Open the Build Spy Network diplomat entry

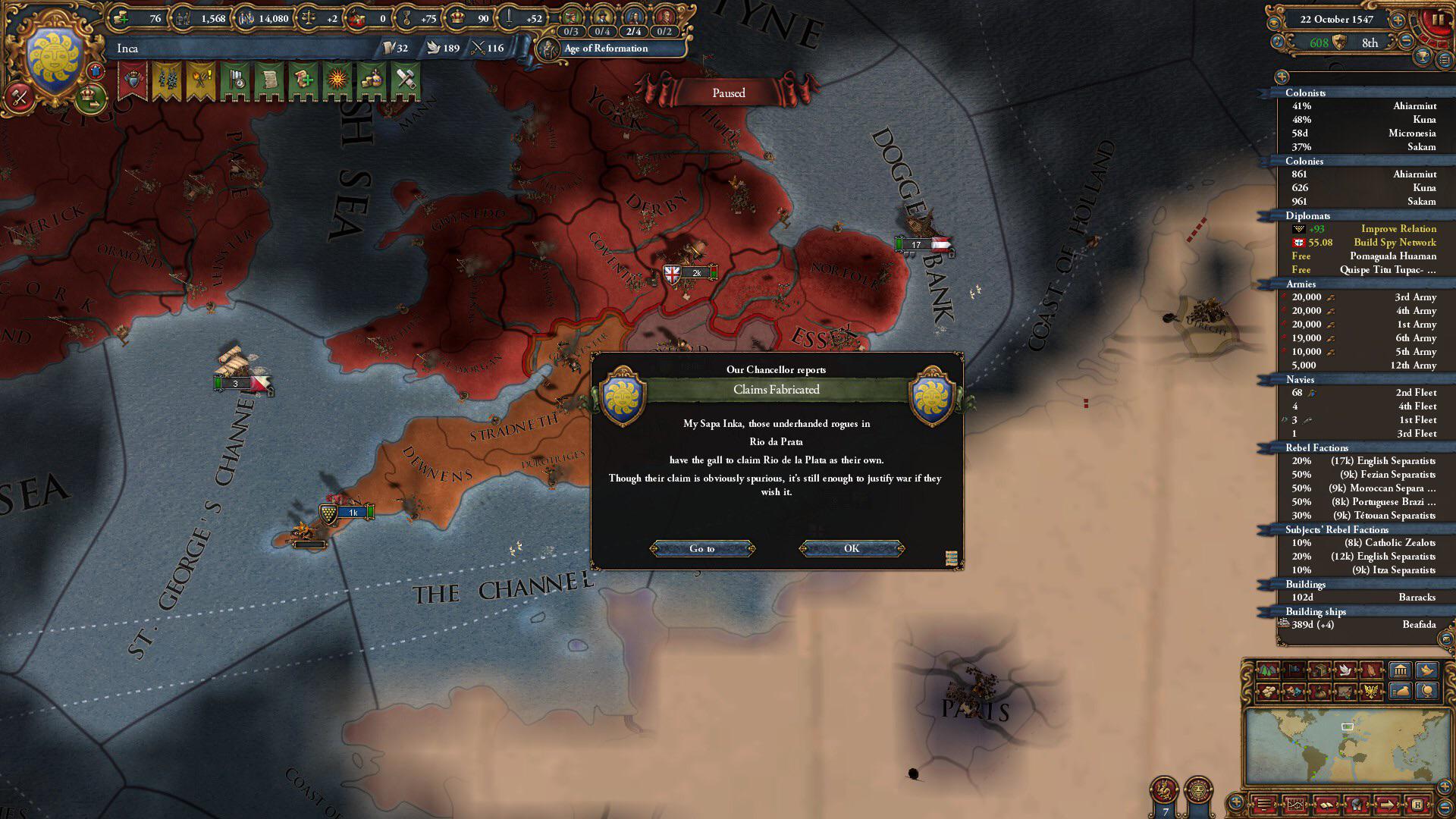click(x=1363, y=243)
